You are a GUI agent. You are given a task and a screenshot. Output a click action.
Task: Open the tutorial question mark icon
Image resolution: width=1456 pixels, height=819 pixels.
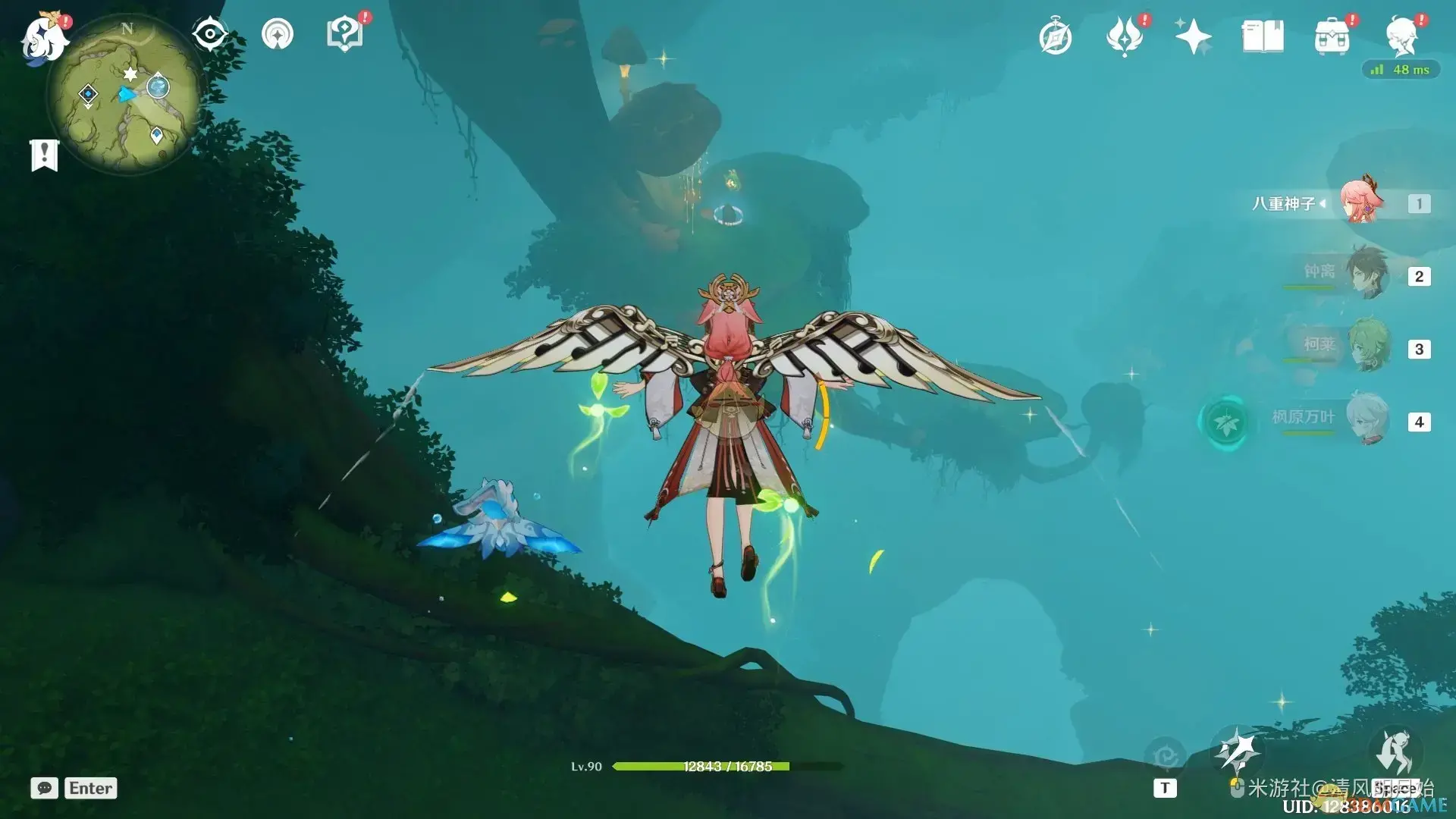pyautogui.click(x=344, y=34)
